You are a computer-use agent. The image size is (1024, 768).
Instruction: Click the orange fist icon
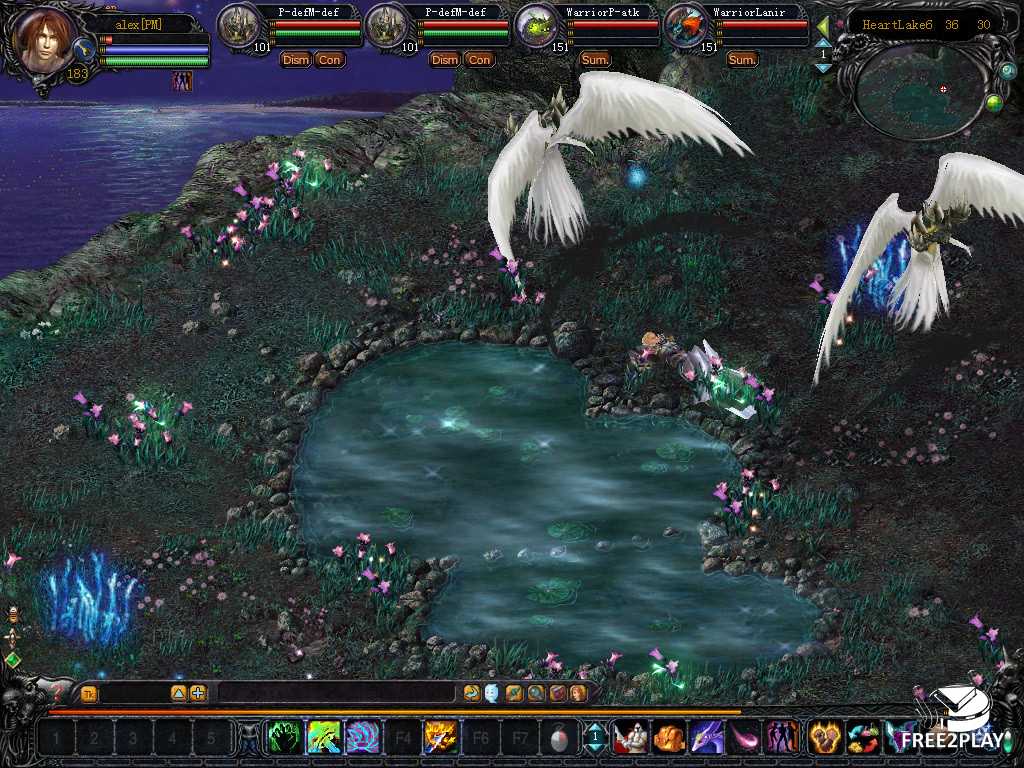(x=668, y=738)
